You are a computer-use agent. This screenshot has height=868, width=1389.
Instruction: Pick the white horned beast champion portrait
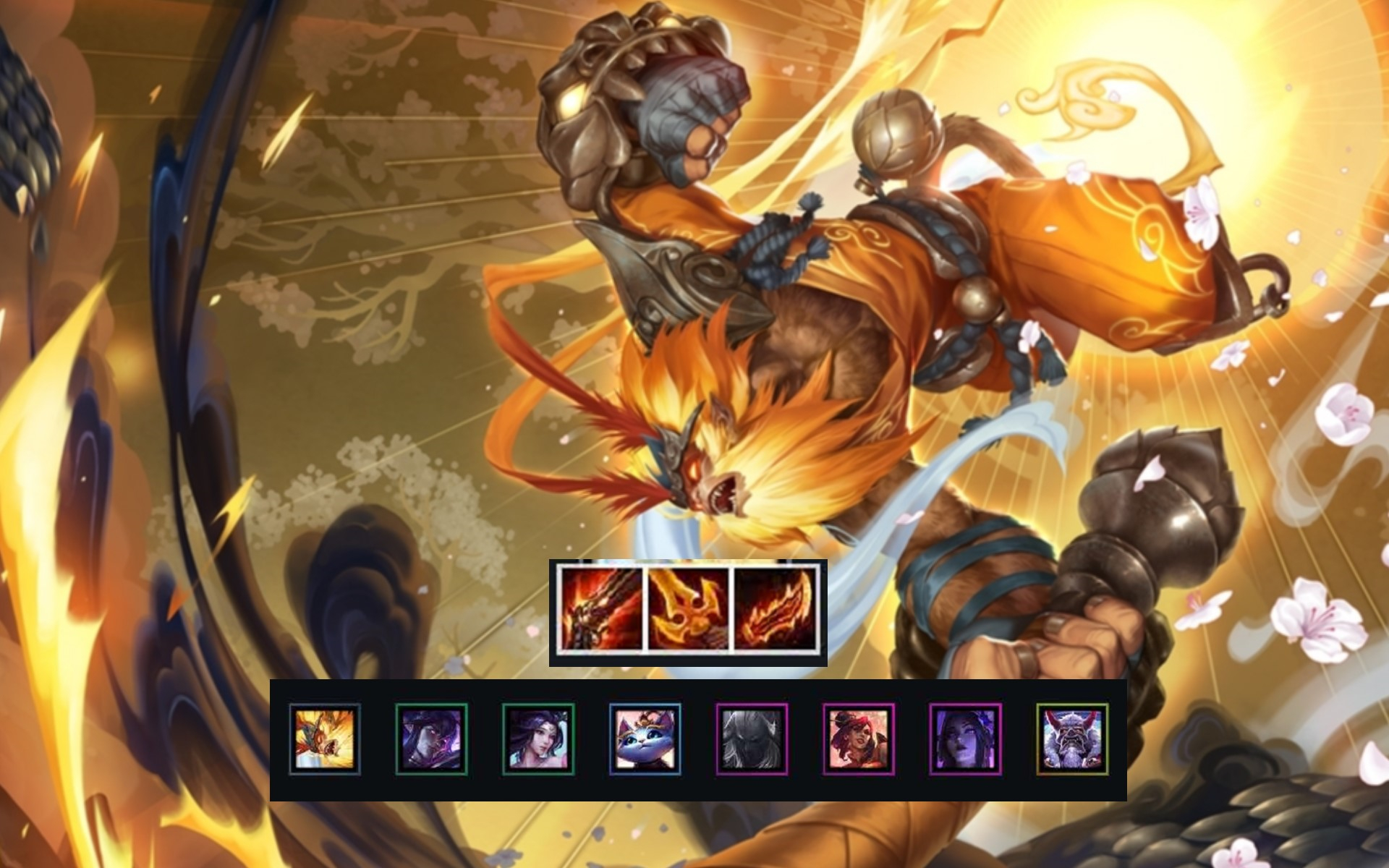click(x=1072, y=739)
